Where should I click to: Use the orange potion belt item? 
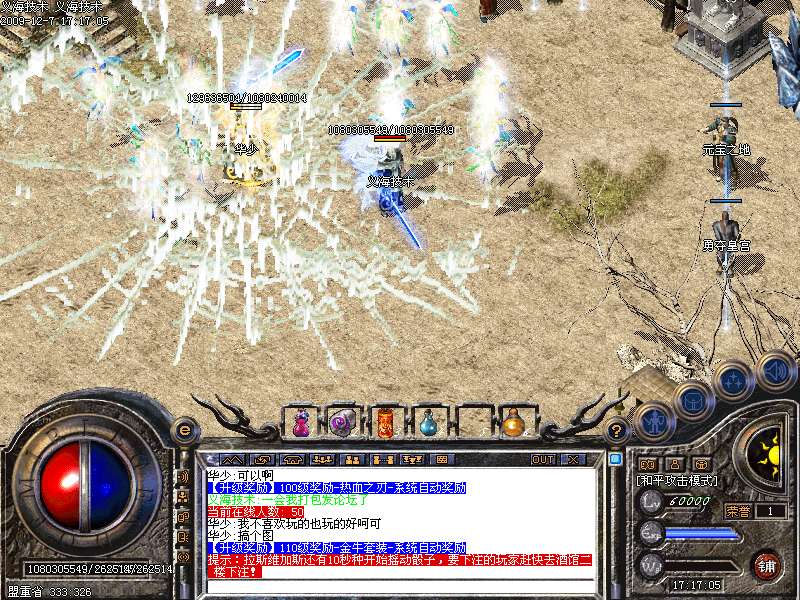pos(513,423)
